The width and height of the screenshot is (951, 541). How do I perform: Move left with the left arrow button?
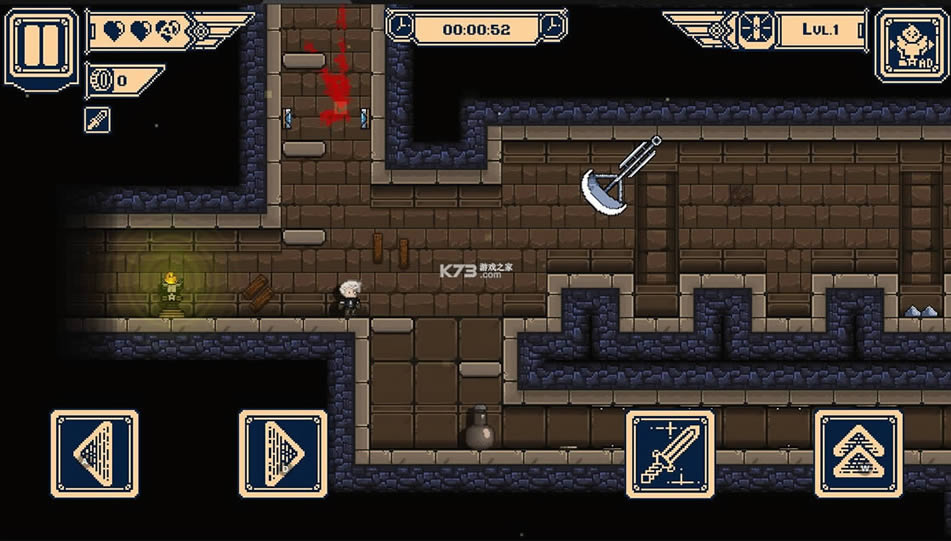pos(94,454)
